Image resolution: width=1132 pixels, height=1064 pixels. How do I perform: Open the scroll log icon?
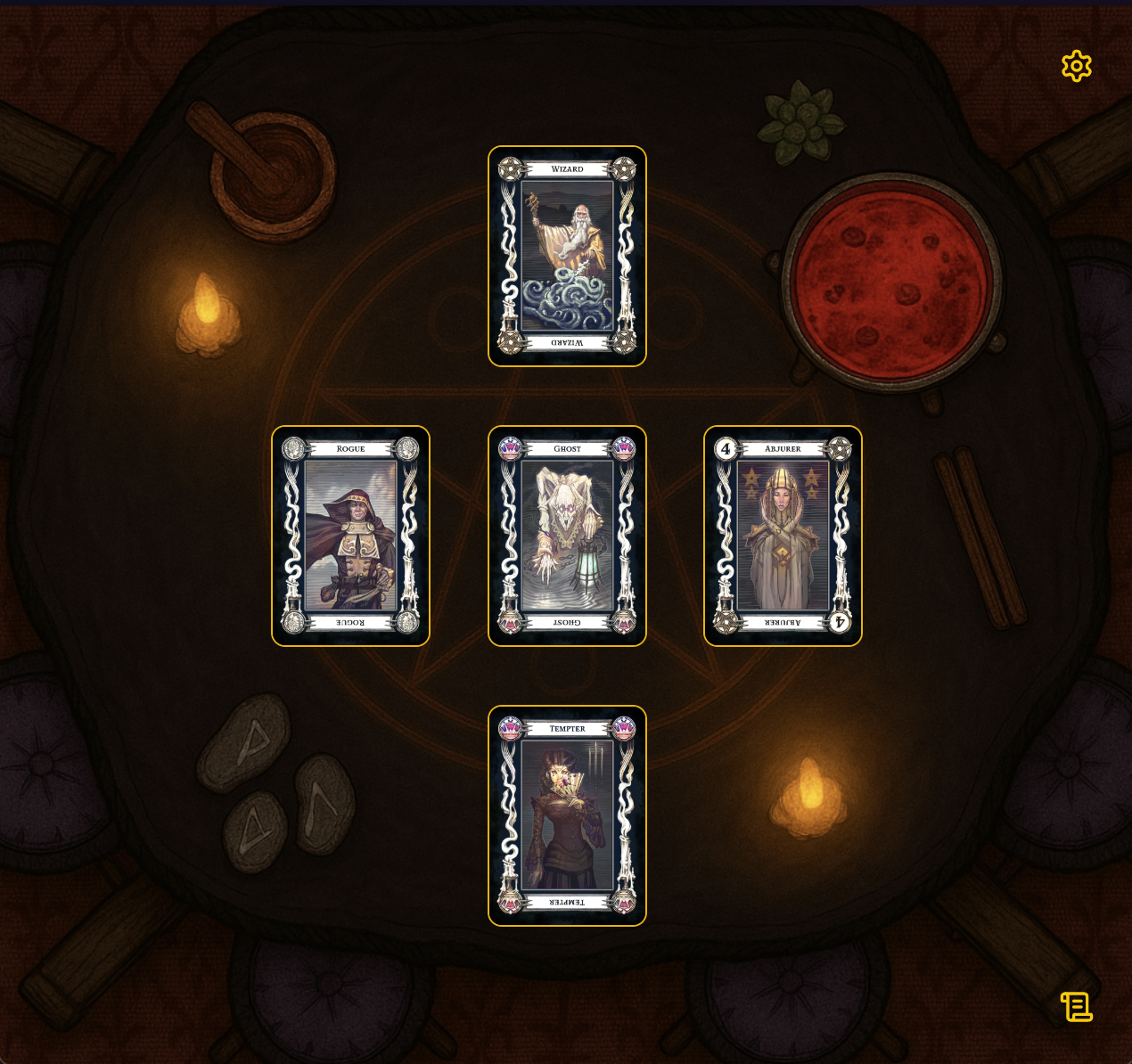point(1076,1007)
